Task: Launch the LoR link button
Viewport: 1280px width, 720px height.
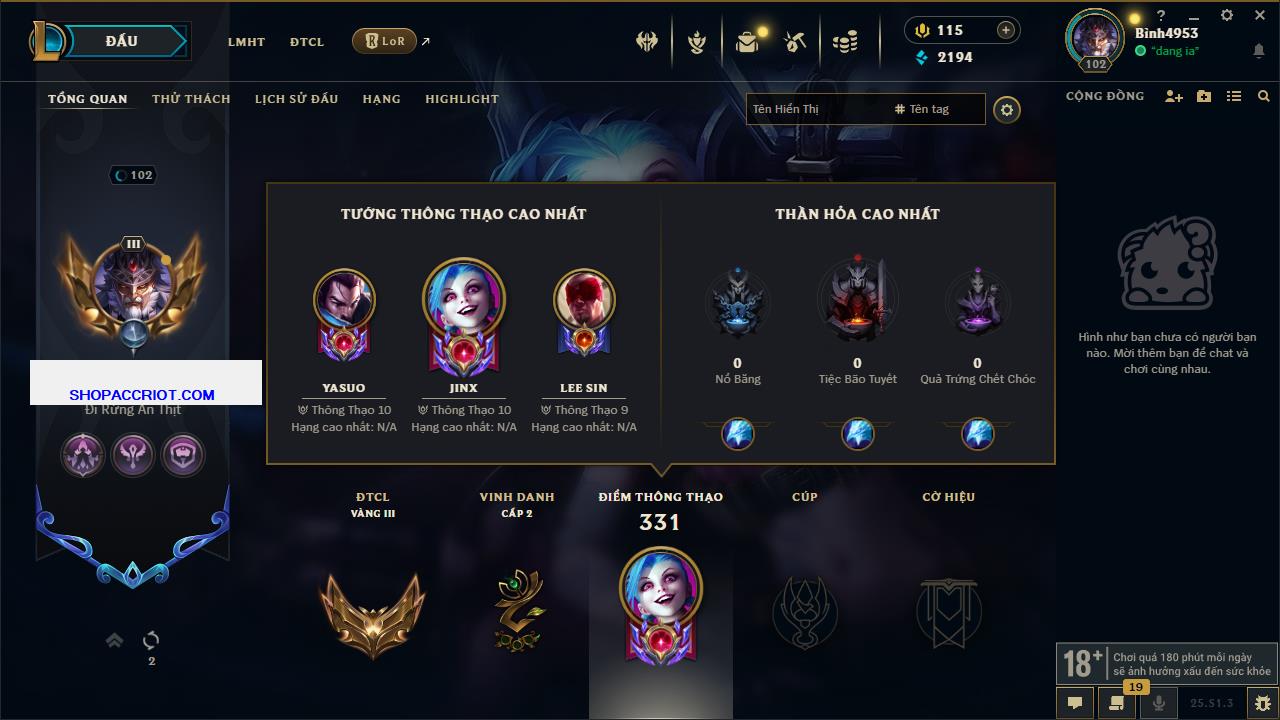Action: tap(384, 41)
